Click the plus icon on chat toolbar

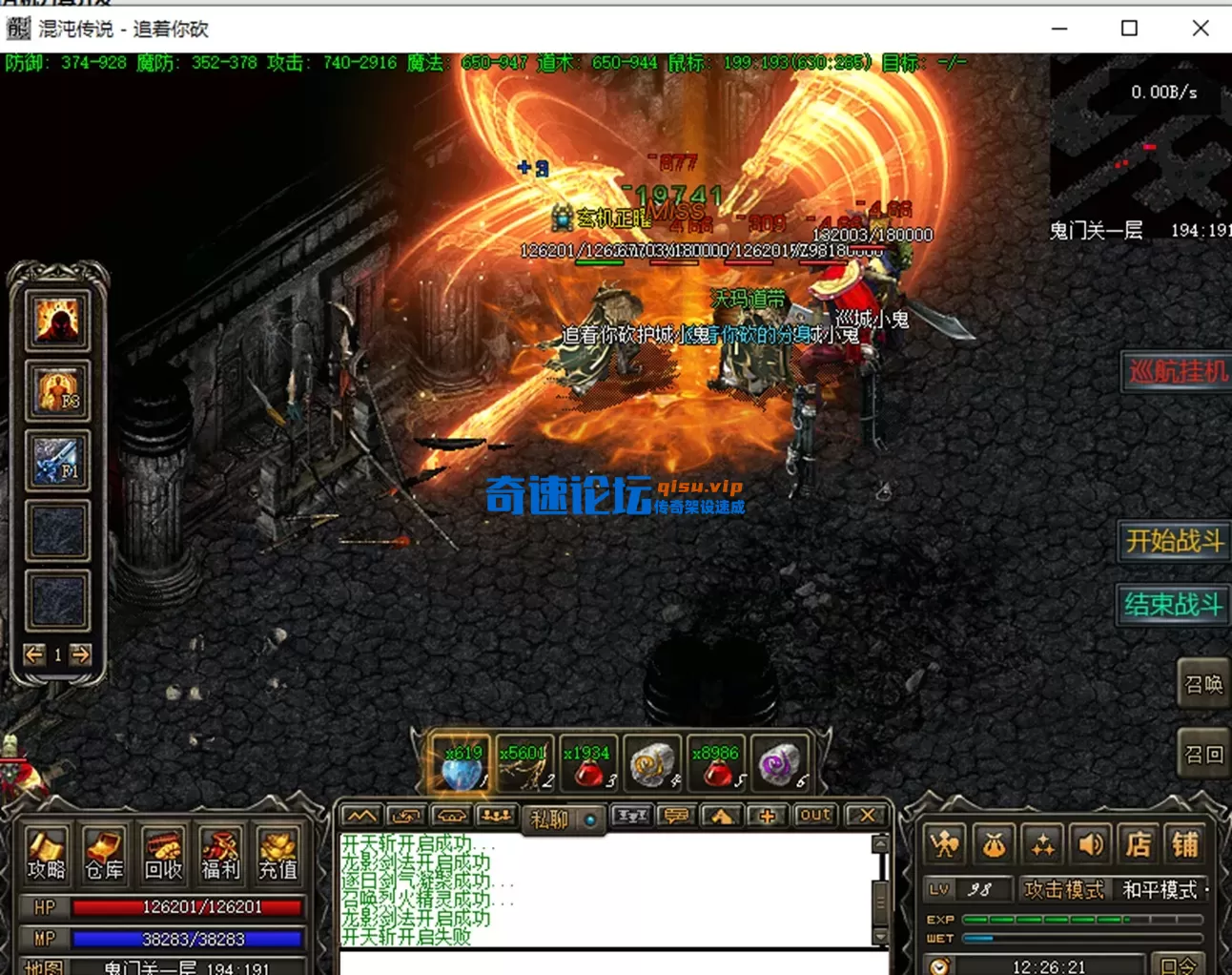769,815
